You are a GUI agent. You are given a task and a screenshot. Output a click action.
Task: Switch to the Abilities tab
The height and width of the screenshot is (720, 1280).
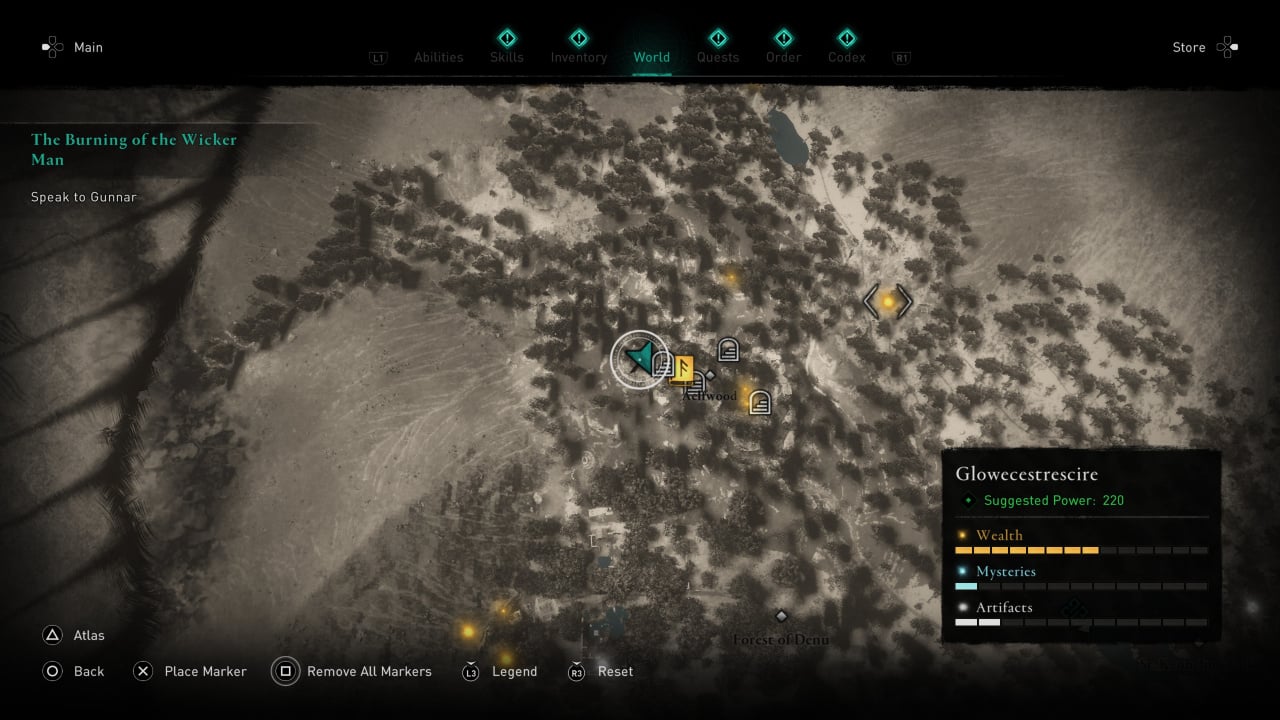[439, 57]
